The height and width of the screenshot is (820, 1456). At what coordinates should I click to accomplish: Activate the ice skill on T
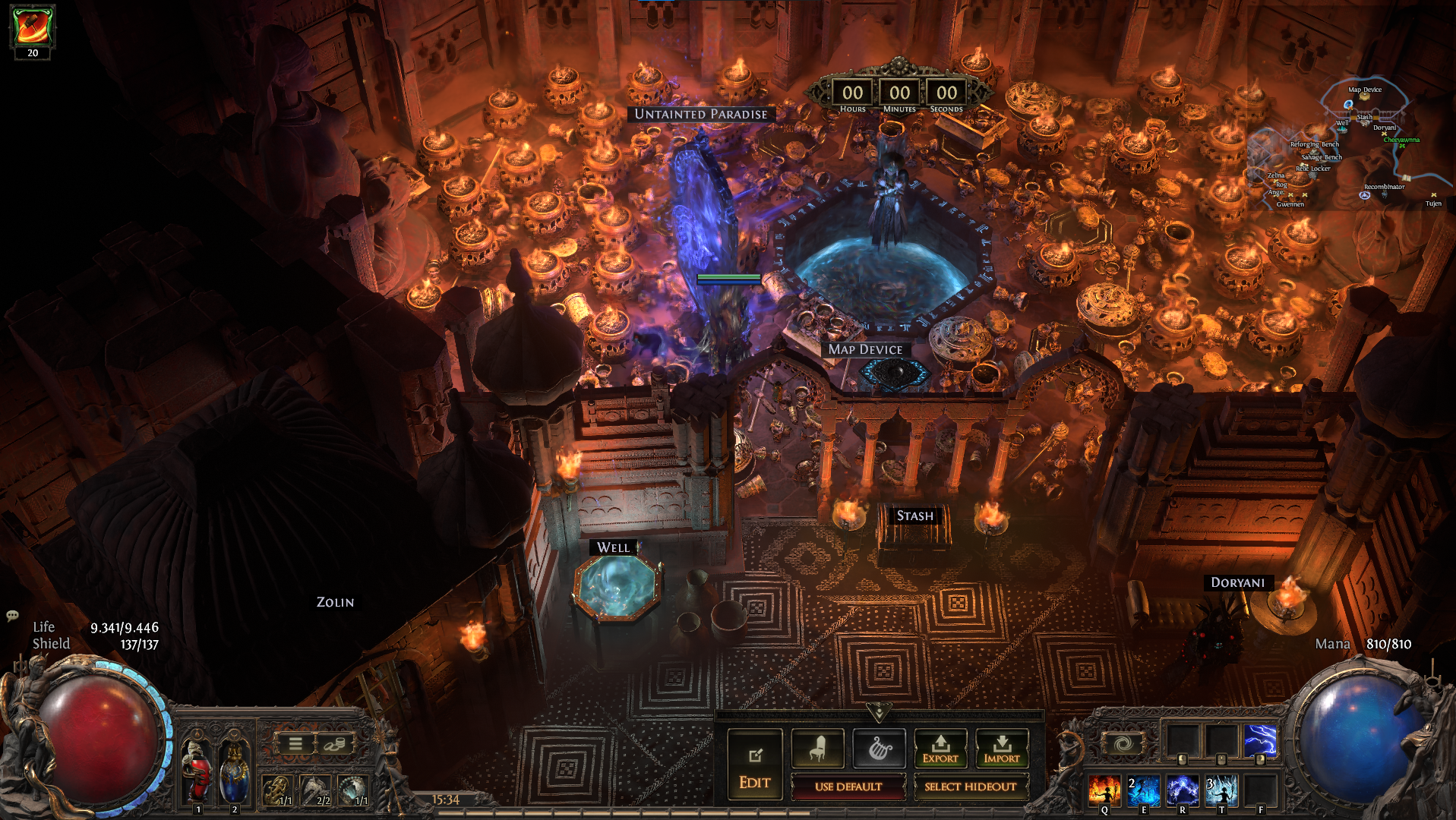1221,790
